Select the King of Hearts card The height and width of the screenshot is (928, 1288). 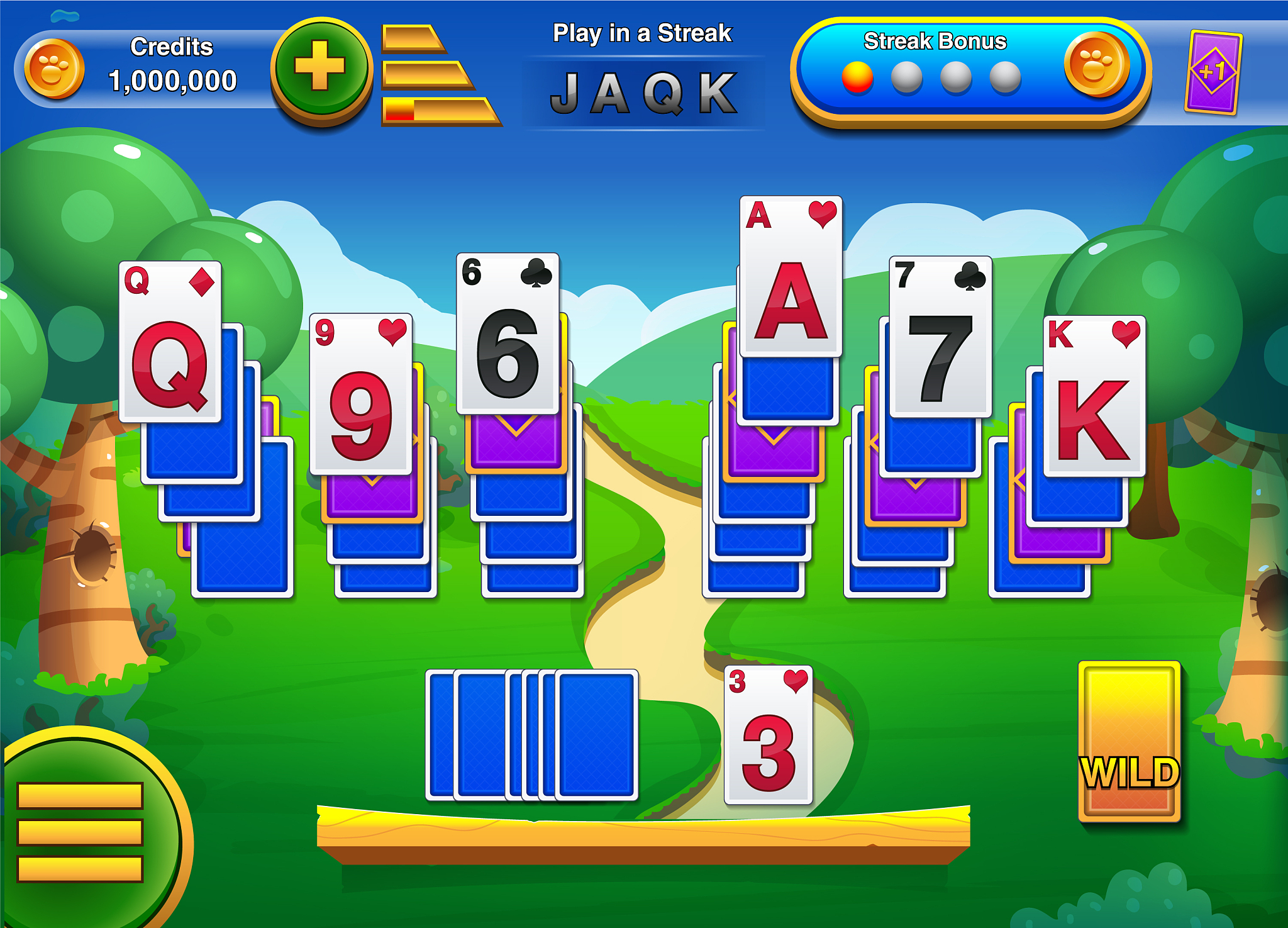coord(1094,396)
